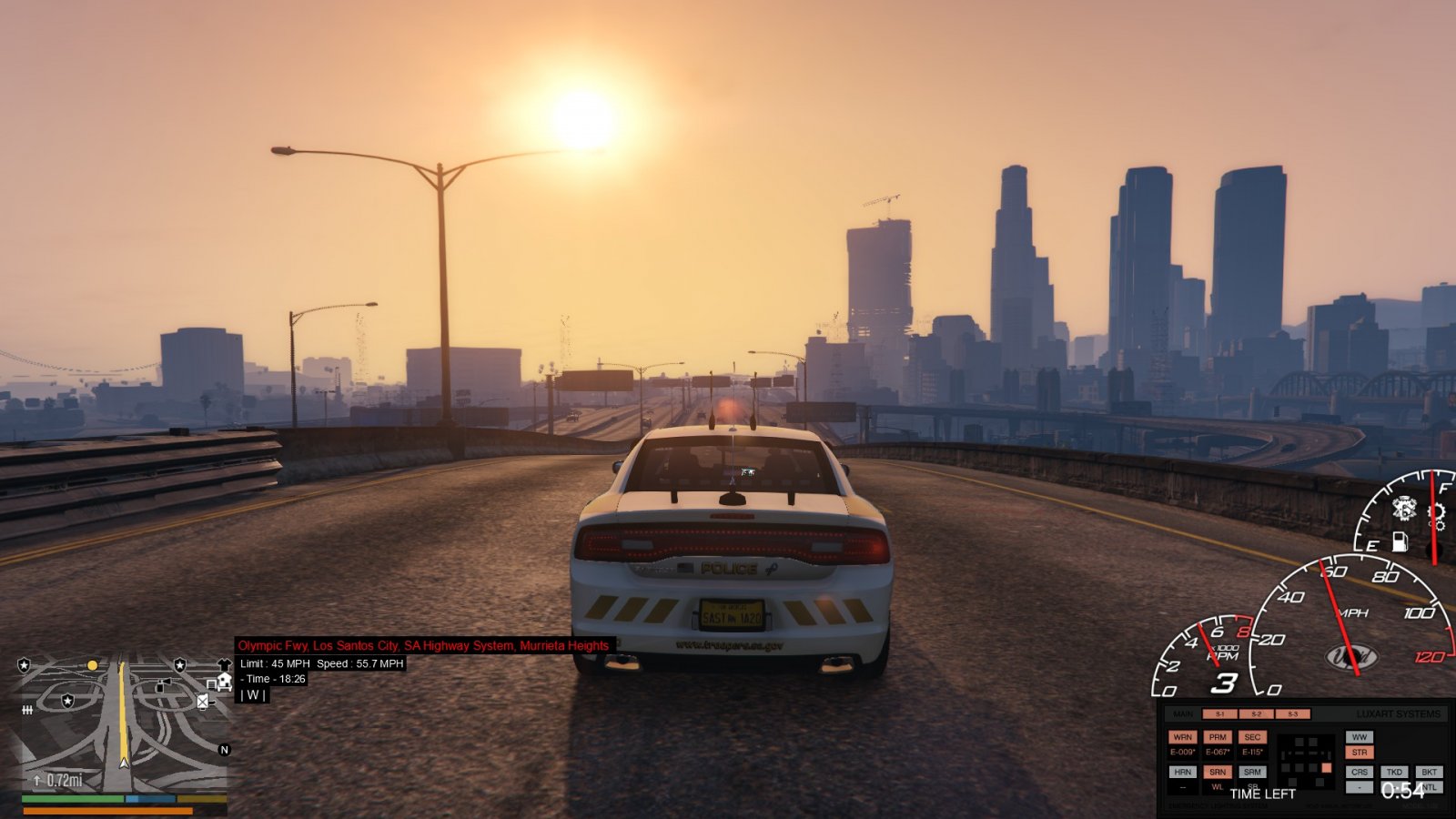
Task: Click the player arrow on the minimap
Action: [x=124, y=761]
